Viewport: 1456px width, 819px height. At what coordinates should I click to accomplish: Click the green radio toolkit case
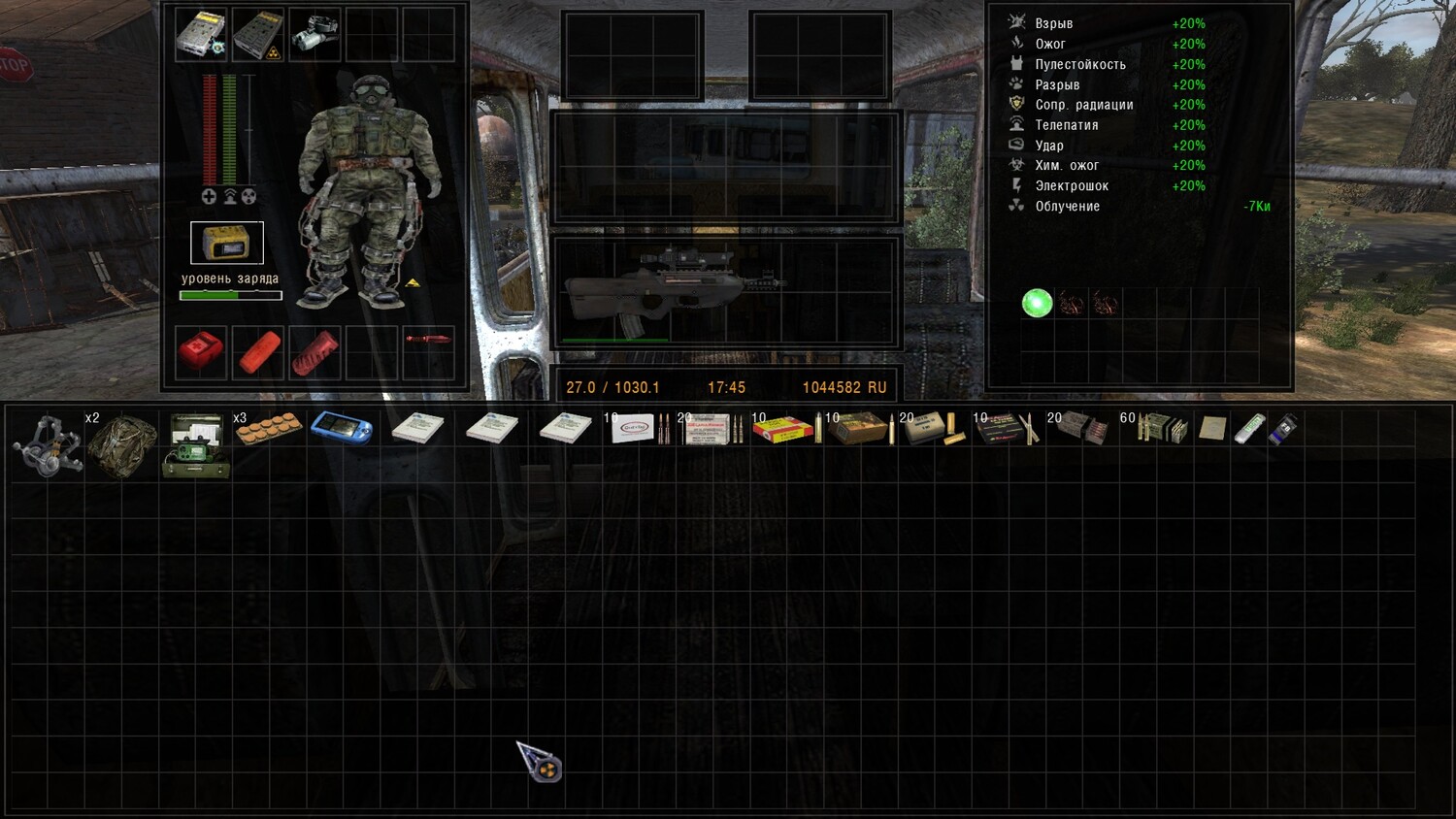click(197, 445)
